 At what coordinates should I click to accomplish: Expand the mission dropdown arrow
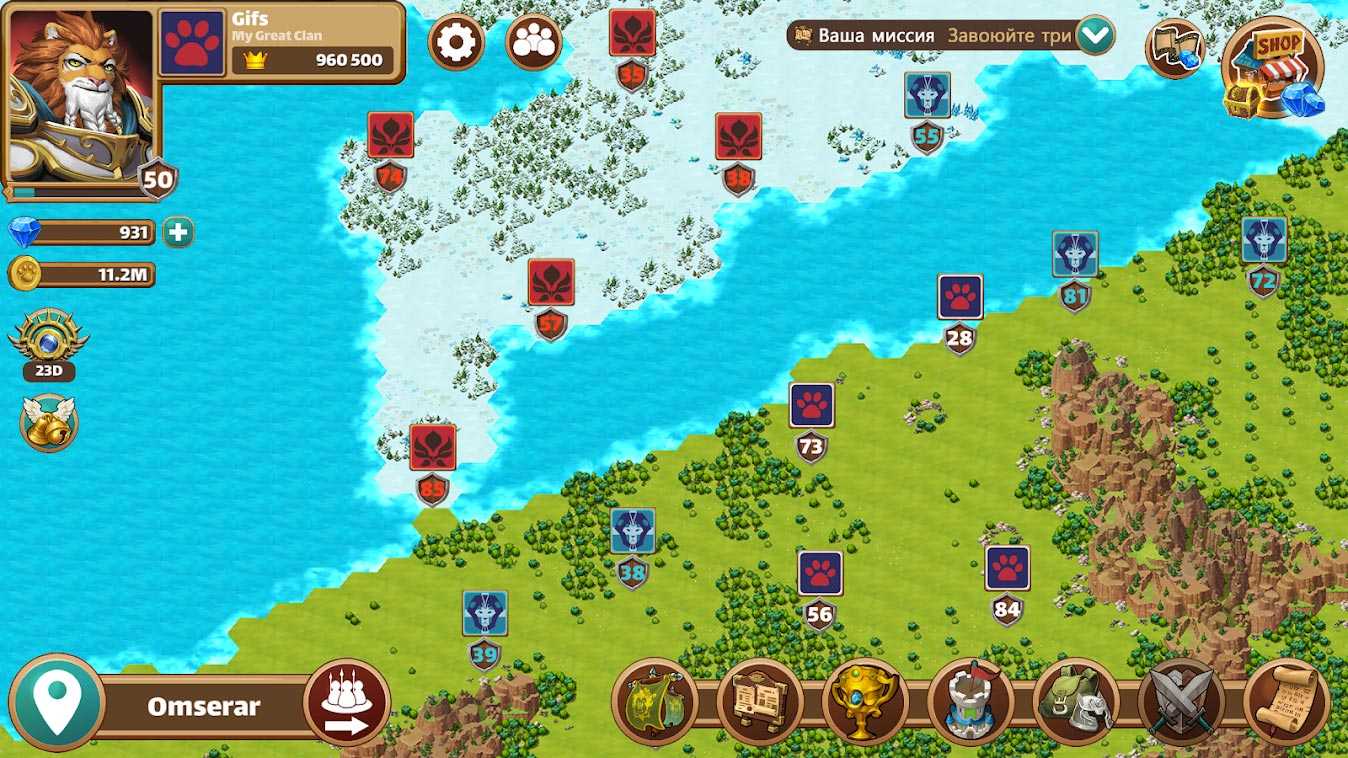click(1095, 36)
